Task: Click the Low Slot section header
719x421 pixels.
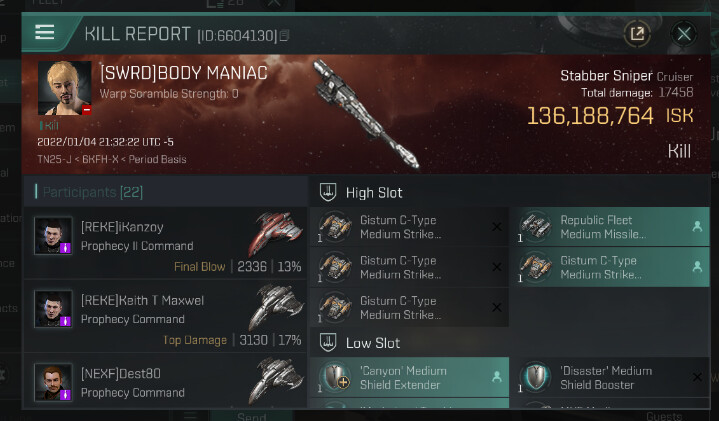Action: click(x=372, y=343)
